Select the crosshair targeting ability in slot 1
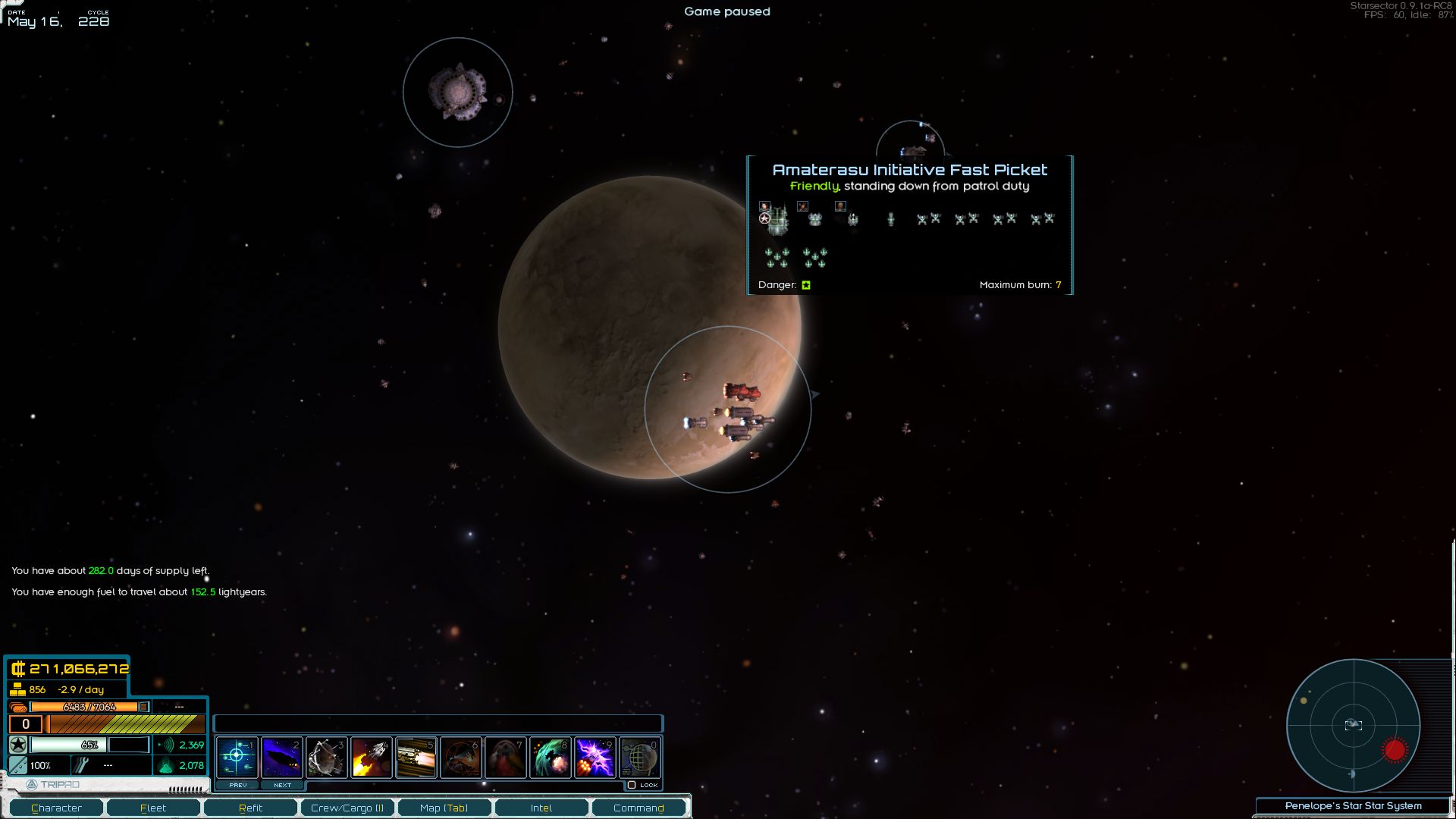The width and height of the screenshot is (1456, 819). pyautogui.click(x=237, y=756)
